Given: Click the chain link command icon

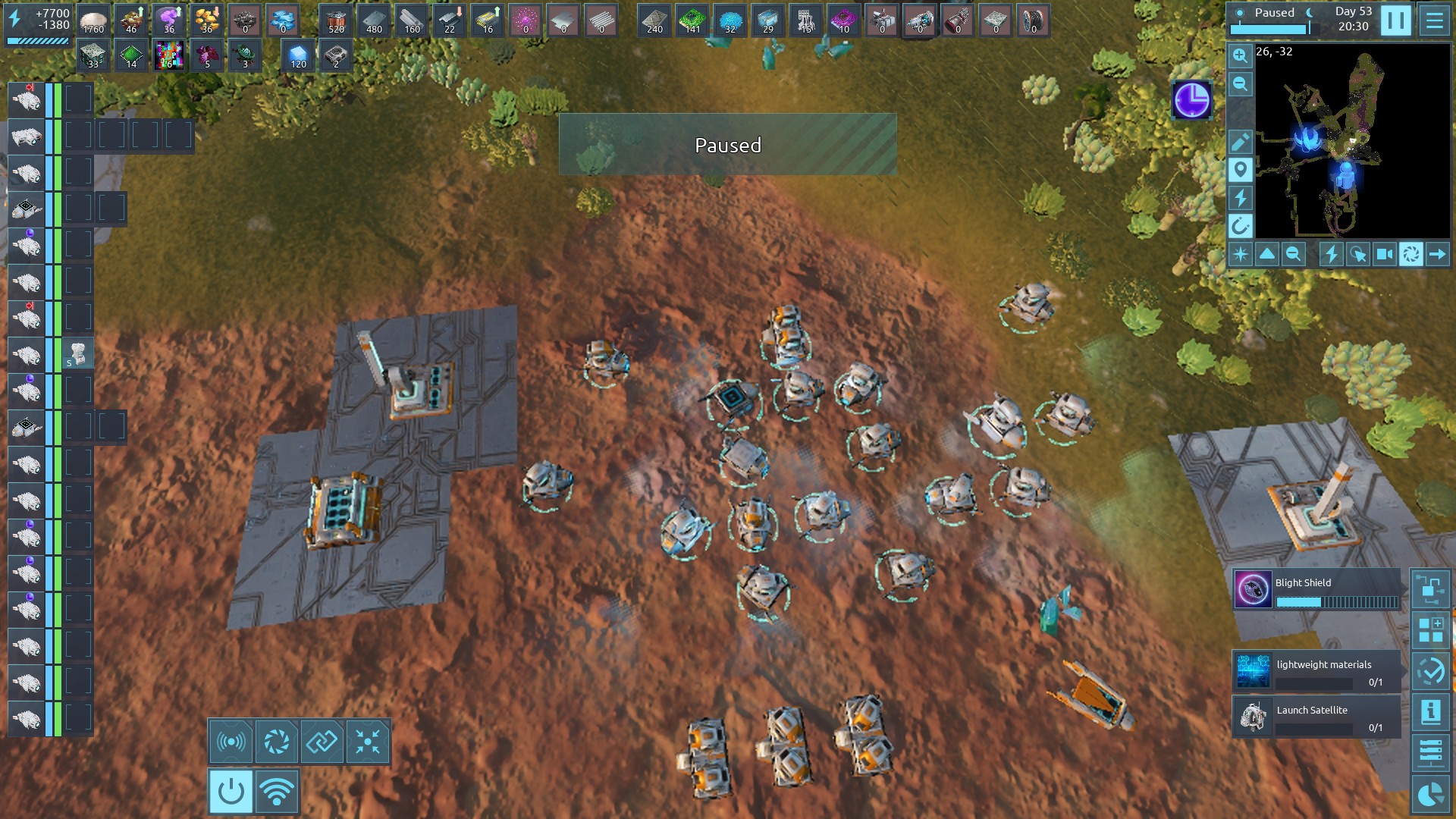Looking at the screenshot, I should (322, 742).
